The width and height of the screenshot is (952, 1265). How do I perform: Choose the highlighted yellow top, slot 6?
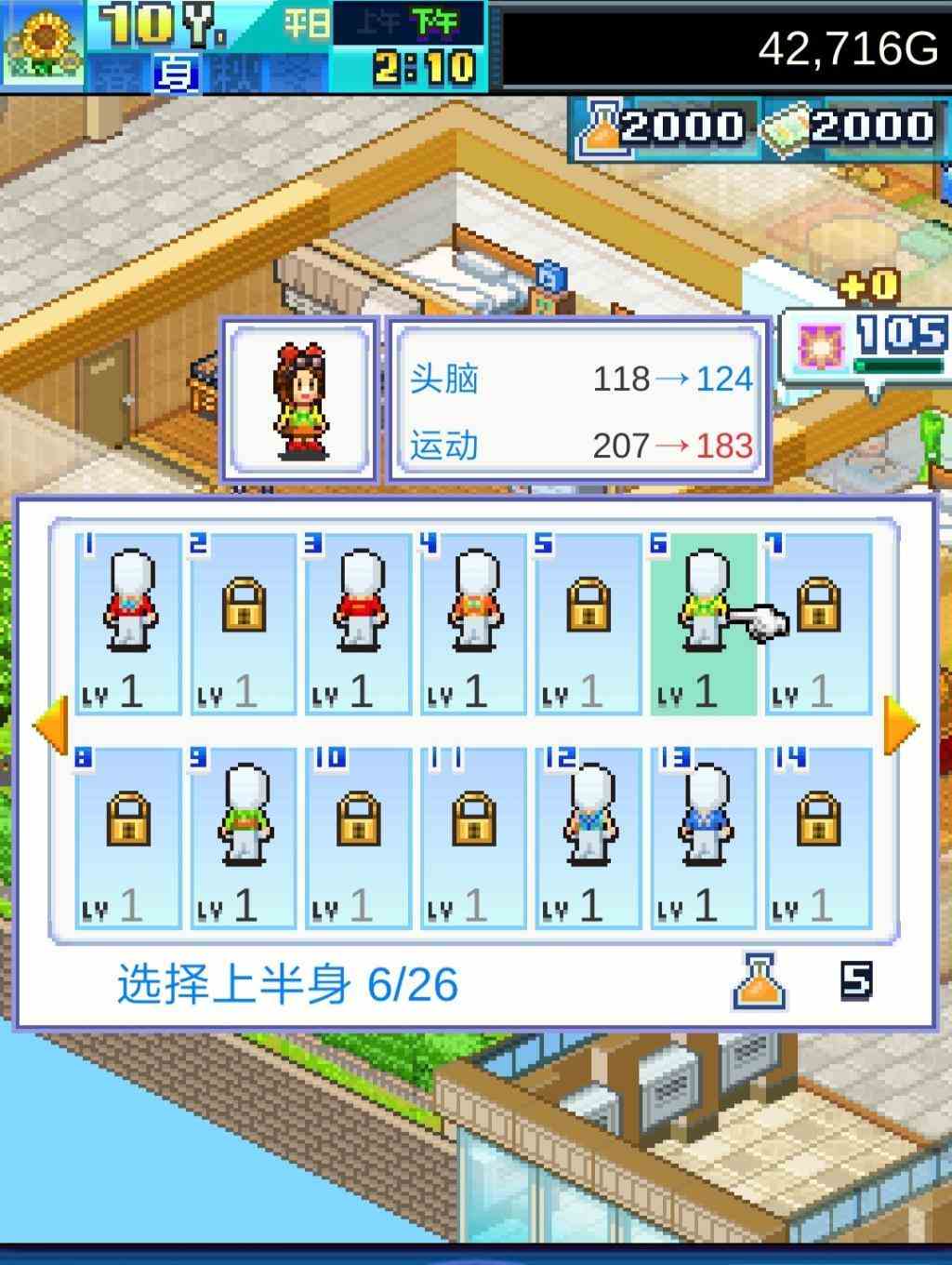coord(704,623)
